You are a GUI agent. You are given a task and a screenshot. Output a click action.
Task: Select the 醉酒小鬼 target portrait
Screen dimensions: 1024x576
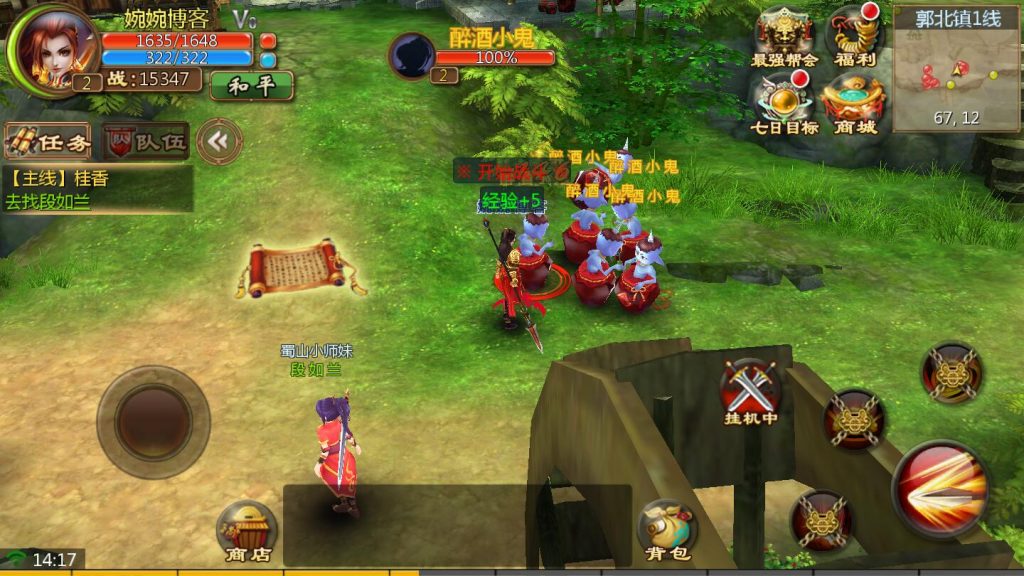tap(411, 56)
